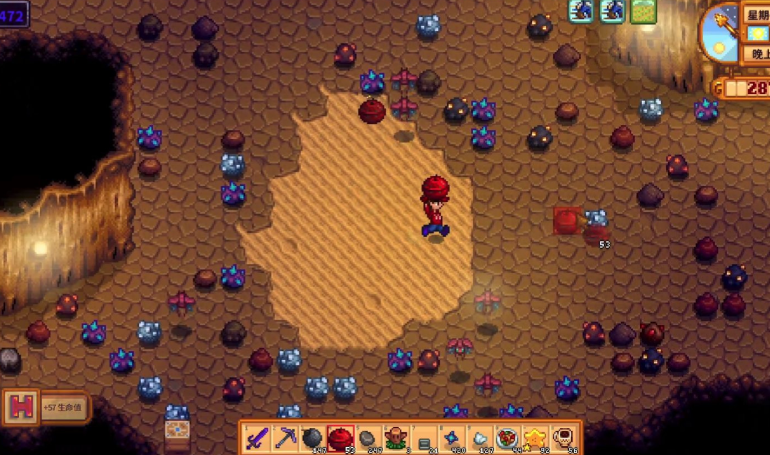This screenshot has width=770, height=455.
Task: Equip the pickaxe from the hotbar
Action: point(286,439)
